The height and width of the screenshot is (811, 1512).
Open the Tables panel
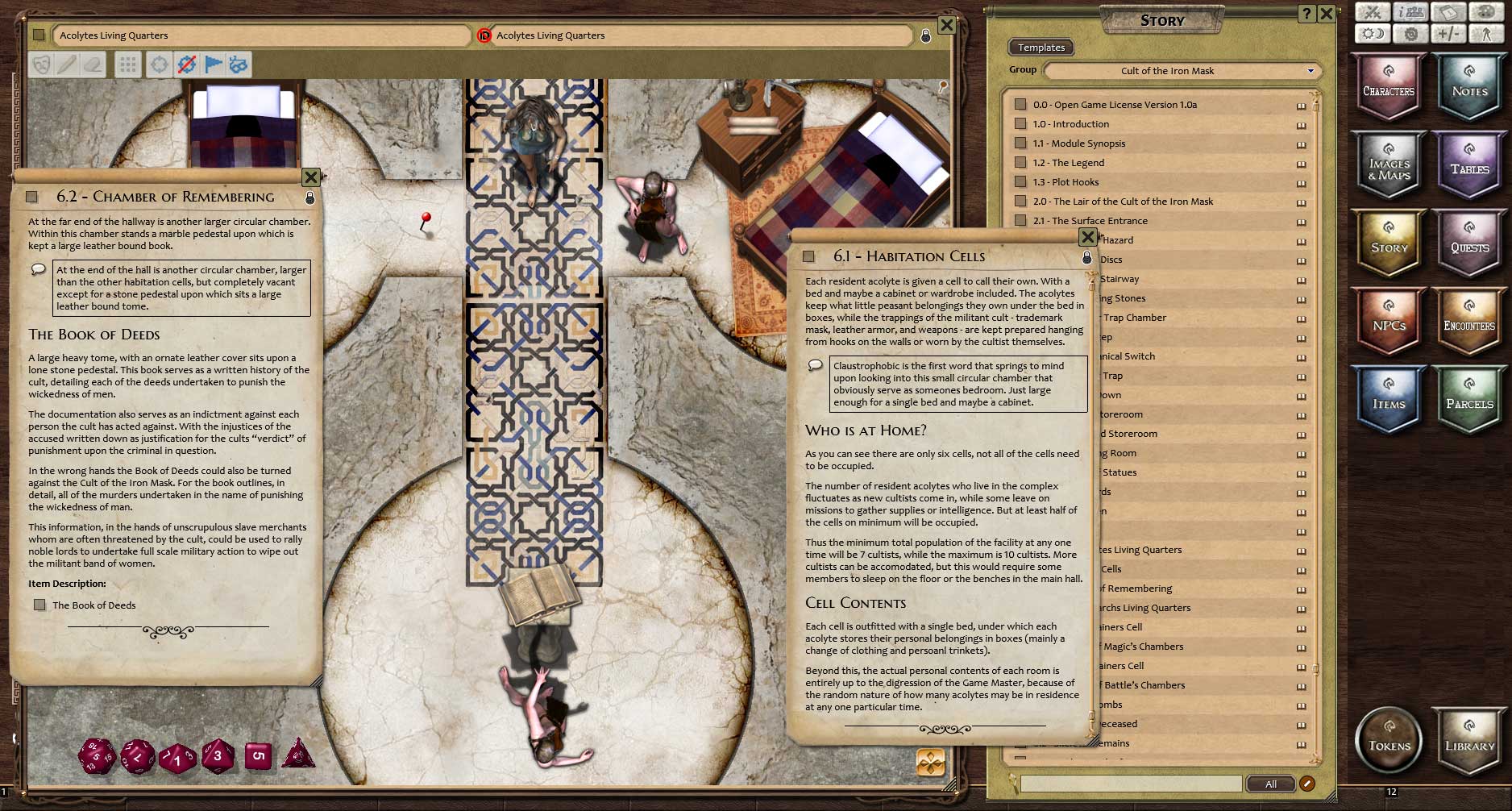pyautogui.click(x=1469, y=165)
